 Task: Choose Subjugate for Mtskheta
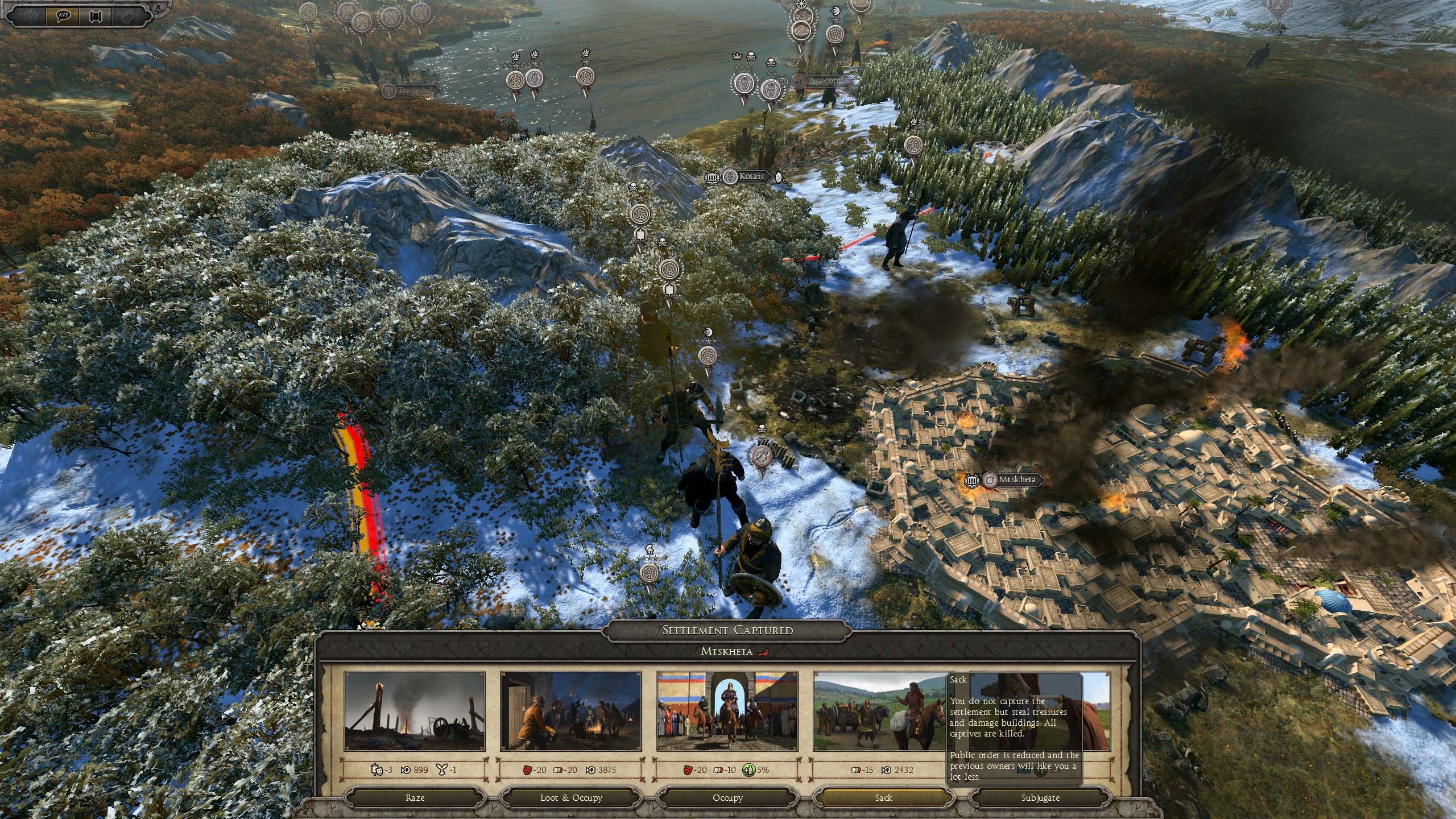click(x=1040, y=797)
